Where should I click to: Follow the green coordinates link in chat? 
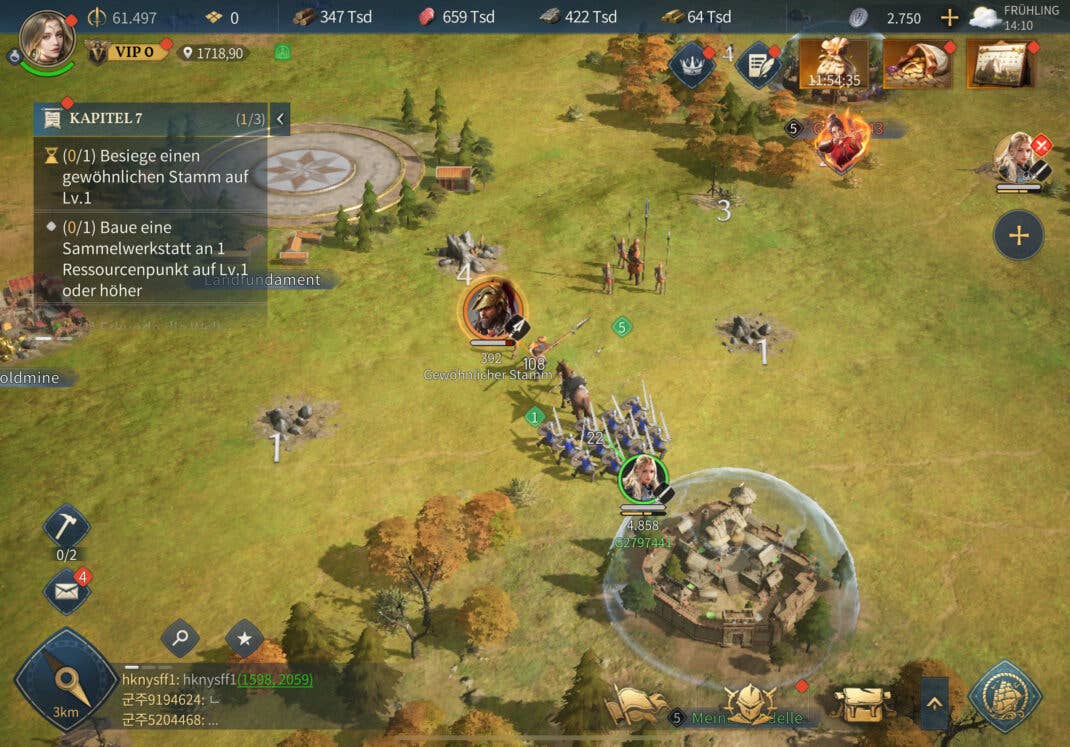click(274, 679)
